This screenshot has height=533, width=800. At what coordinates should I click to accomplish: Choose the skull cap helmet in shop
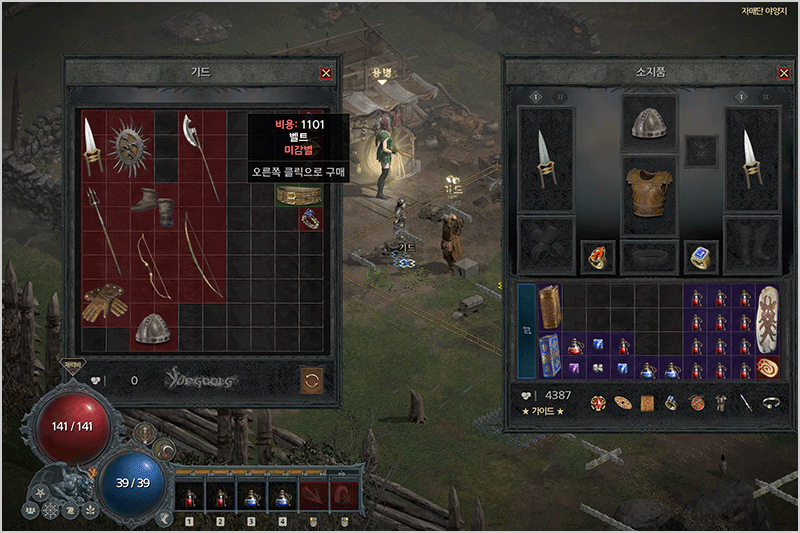[154, 327]
